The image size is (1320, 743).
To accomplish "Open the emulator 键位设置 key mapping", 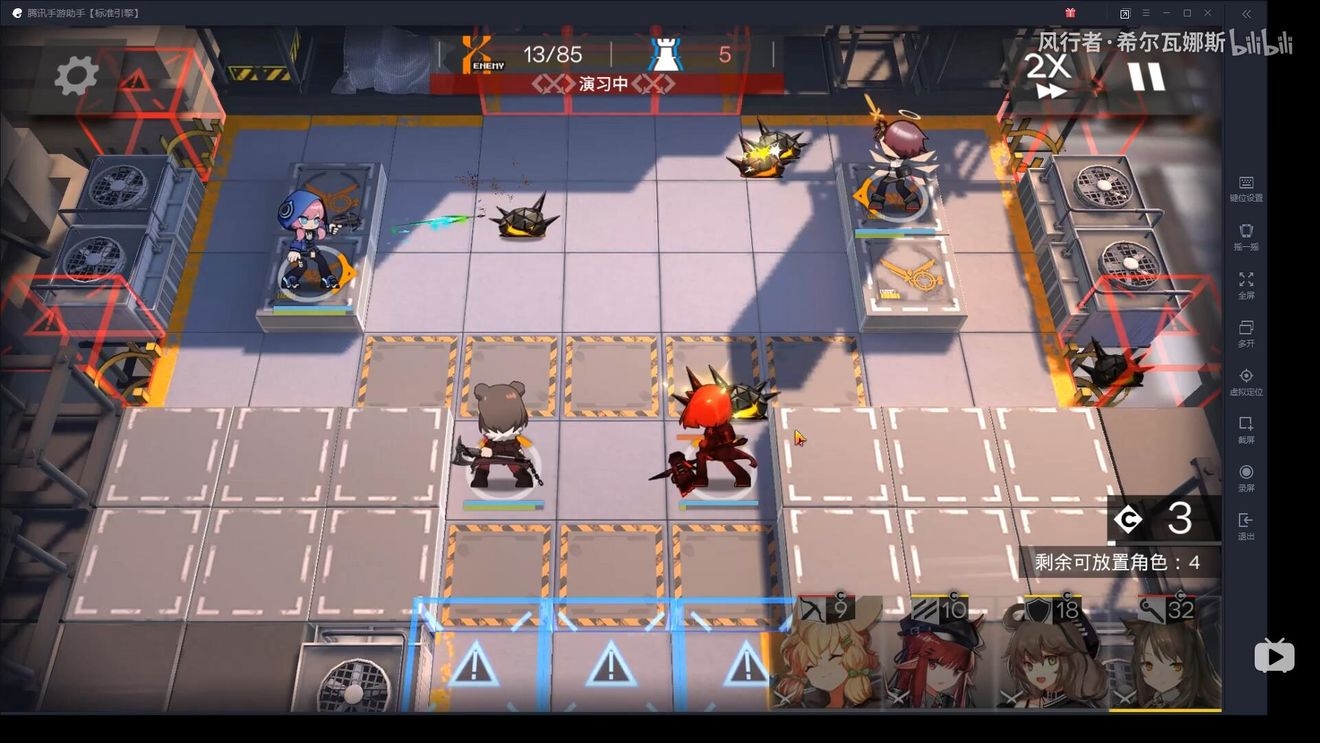I will pos(1246,188).
